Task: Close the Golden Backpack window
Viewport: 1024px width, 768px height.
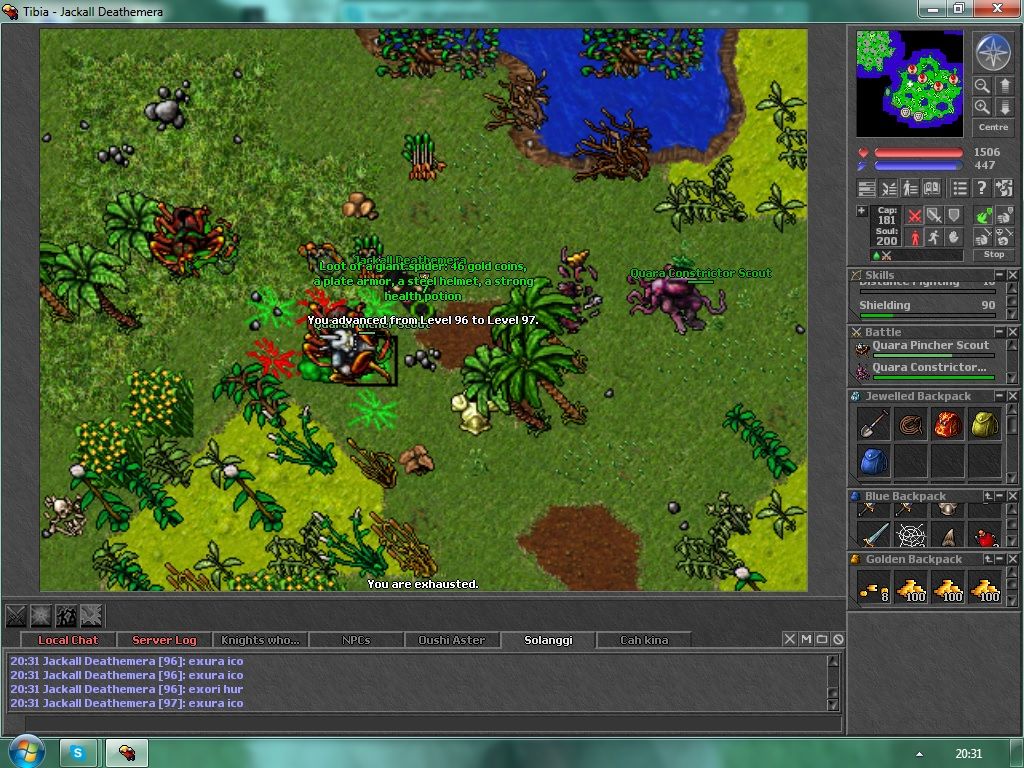Action: click(1014, 559)
